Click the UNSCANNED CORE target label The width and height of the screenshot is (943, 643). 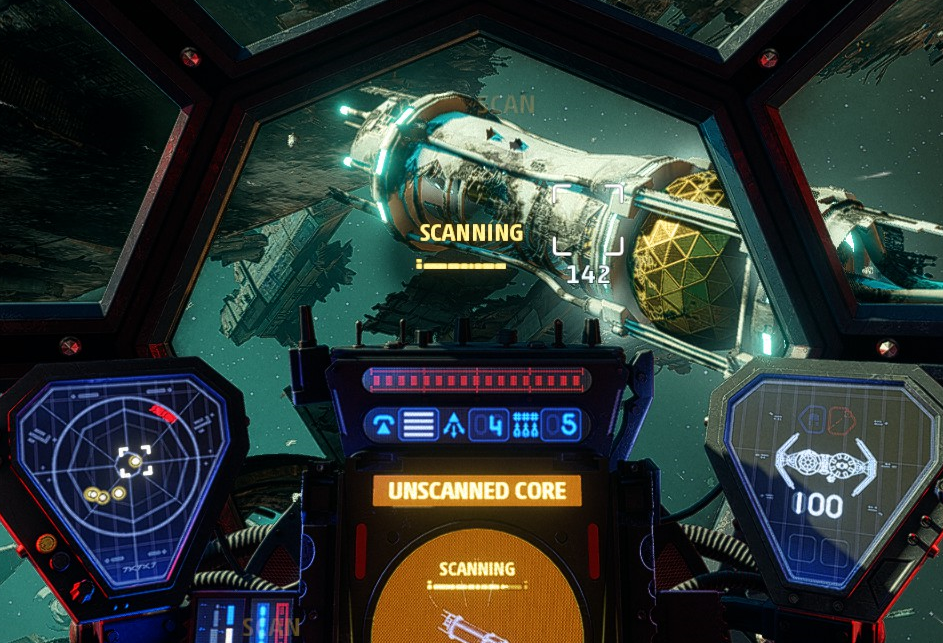477,491
